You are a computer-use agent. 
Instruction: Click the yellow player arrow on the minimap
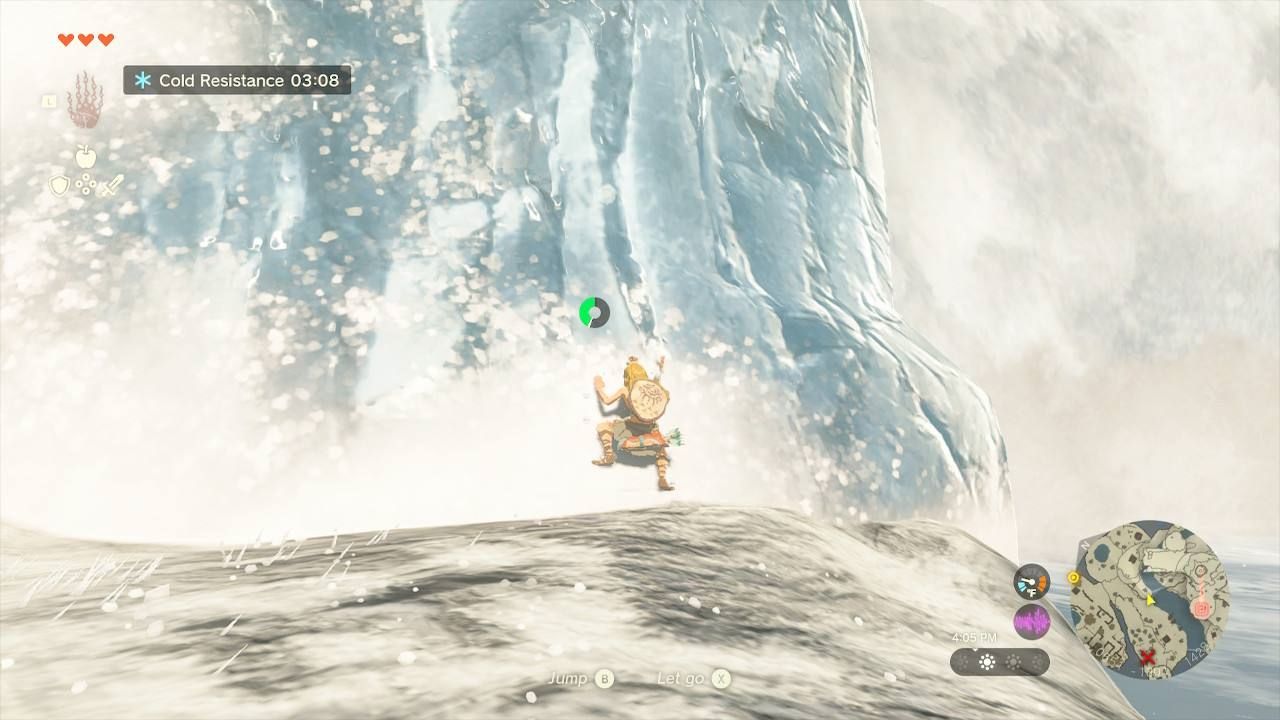1150,600
